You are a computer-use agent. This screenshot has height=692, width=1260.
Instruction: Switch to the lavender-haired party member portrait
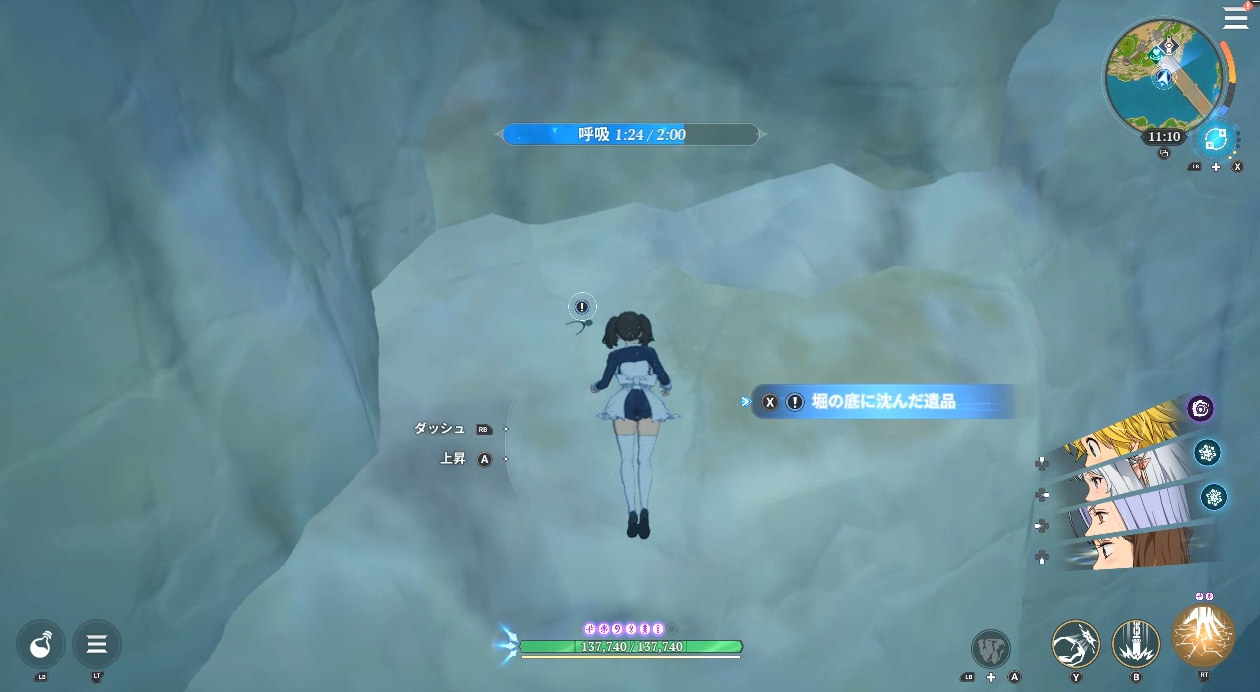pyautogui.click(x=1125, y=512)
